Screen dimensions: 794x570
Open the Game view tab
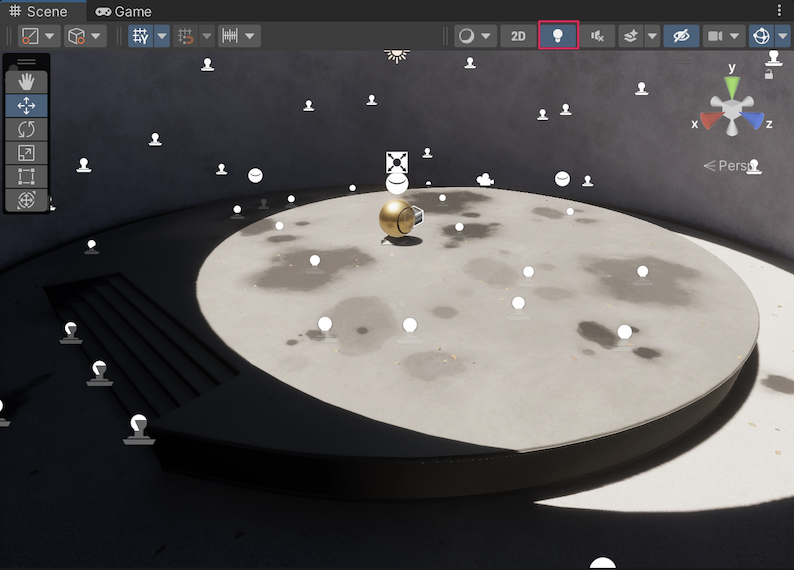(x=124, y=11)
